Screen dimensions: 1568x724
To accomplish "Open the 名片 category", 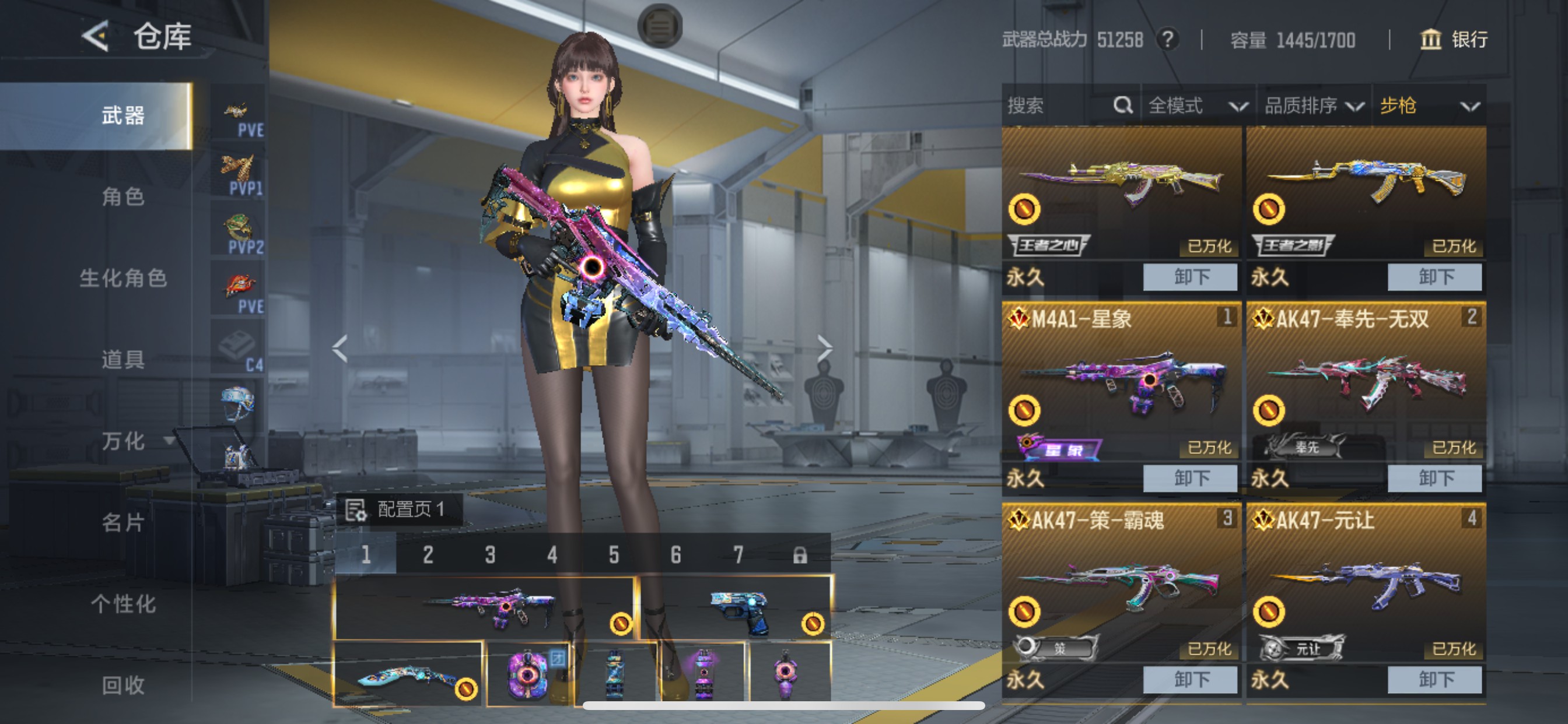I will tap(123, 523).
